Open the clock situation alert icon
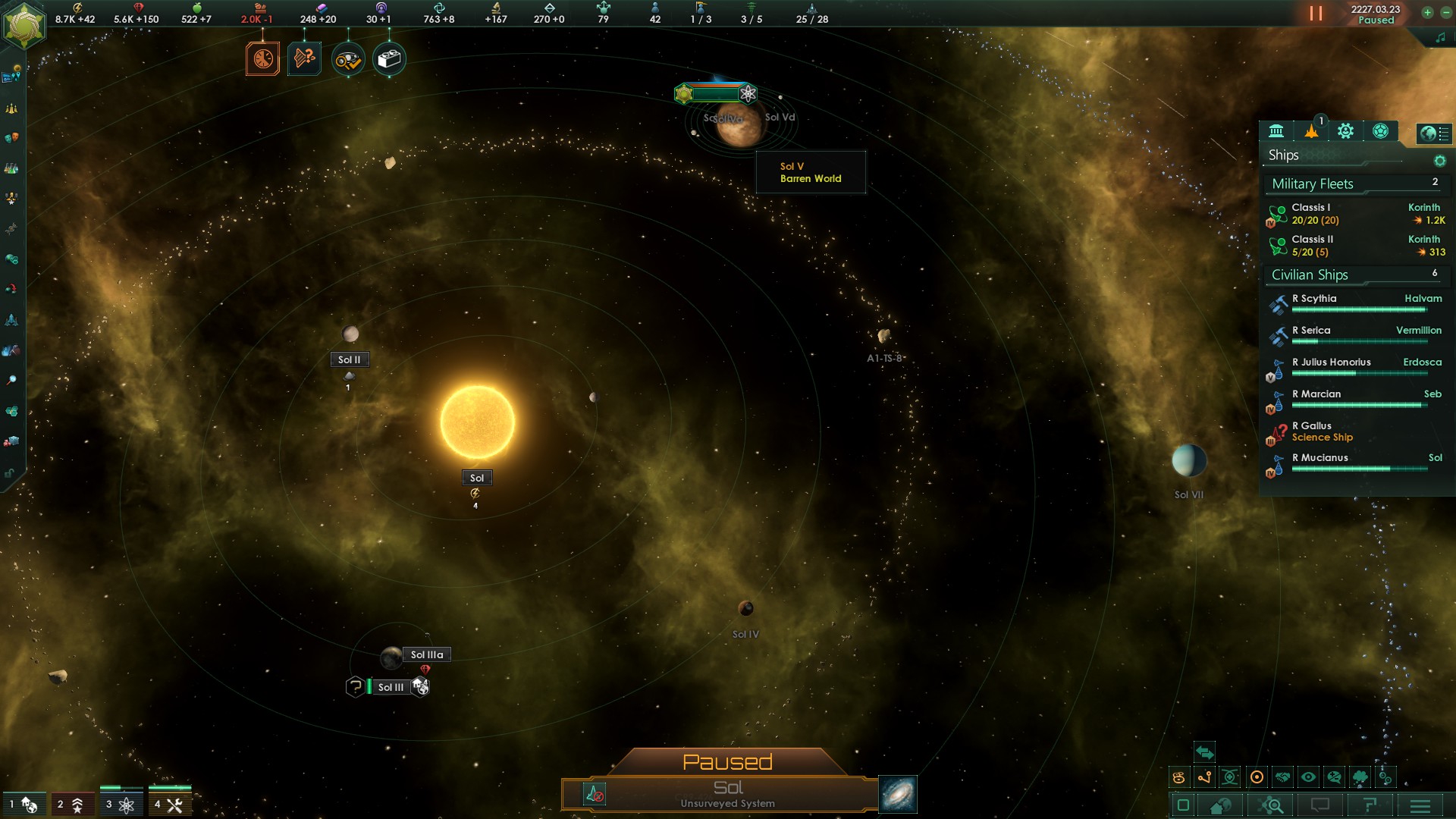This screenshot has height=819, width=1456. coord(262,59)
